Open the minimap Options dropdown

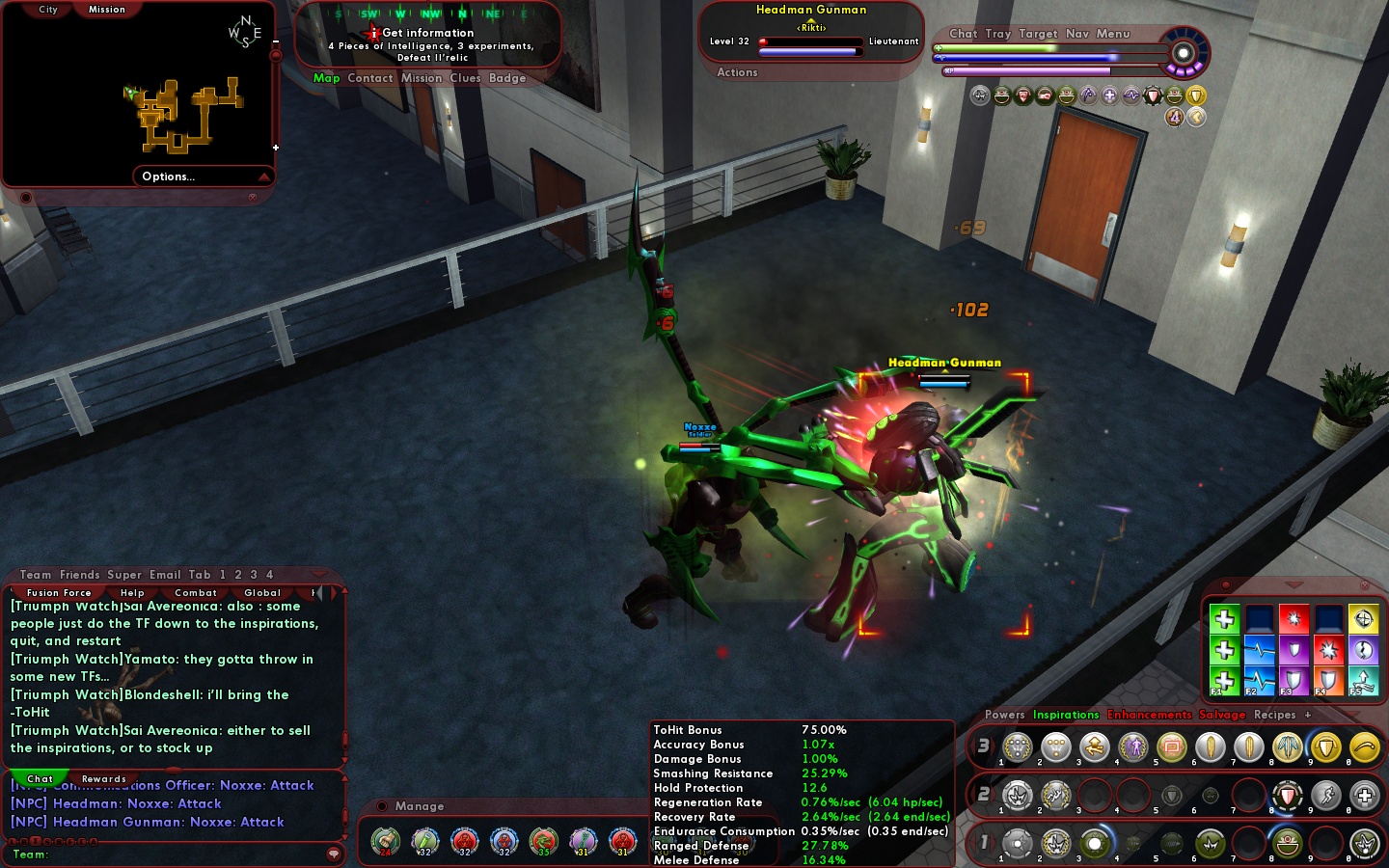tap(203, 176)
